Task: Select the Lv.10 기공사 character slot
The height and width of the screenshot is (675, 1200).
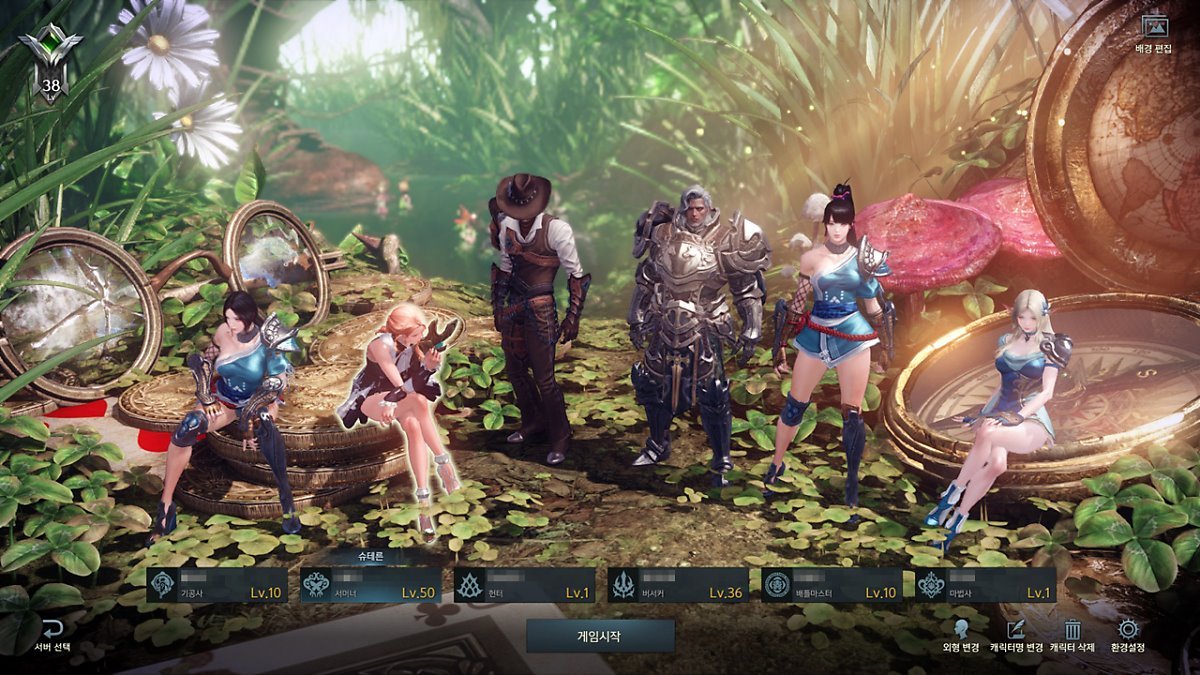Action: tap(217, 585)
